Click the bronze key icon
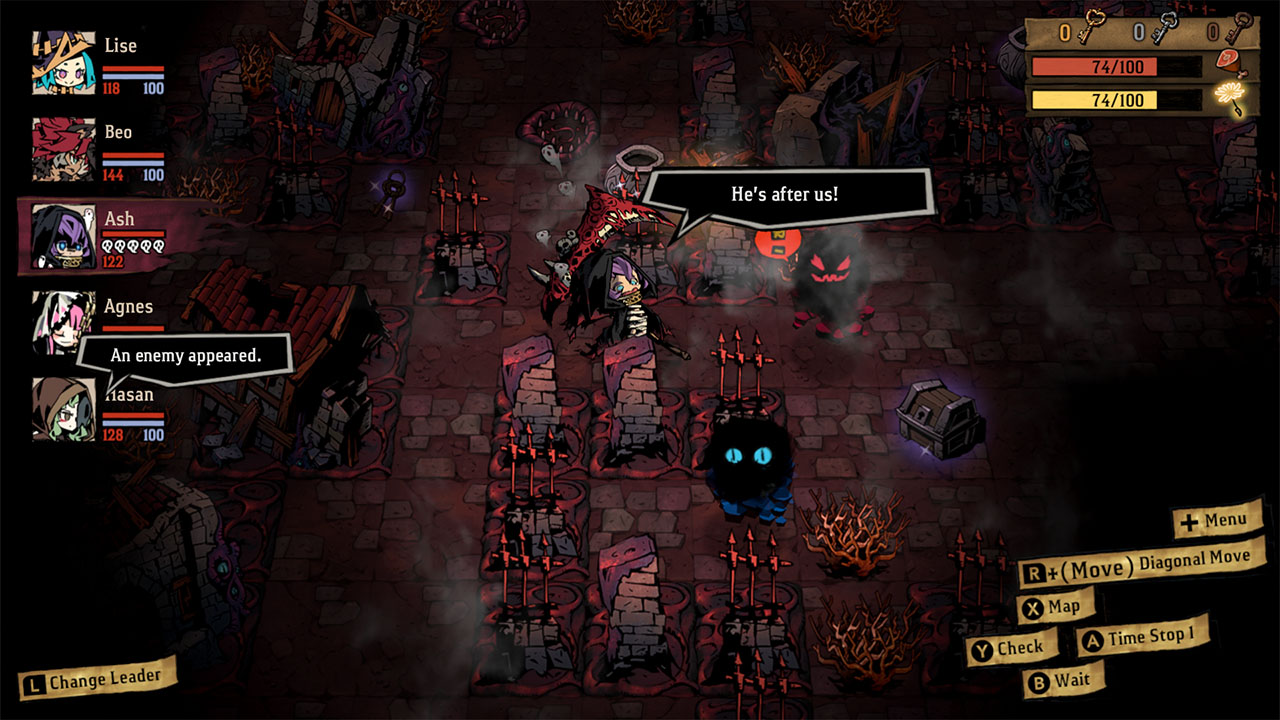Screen dimensions: 1280x720 [x=1240, y=27]
